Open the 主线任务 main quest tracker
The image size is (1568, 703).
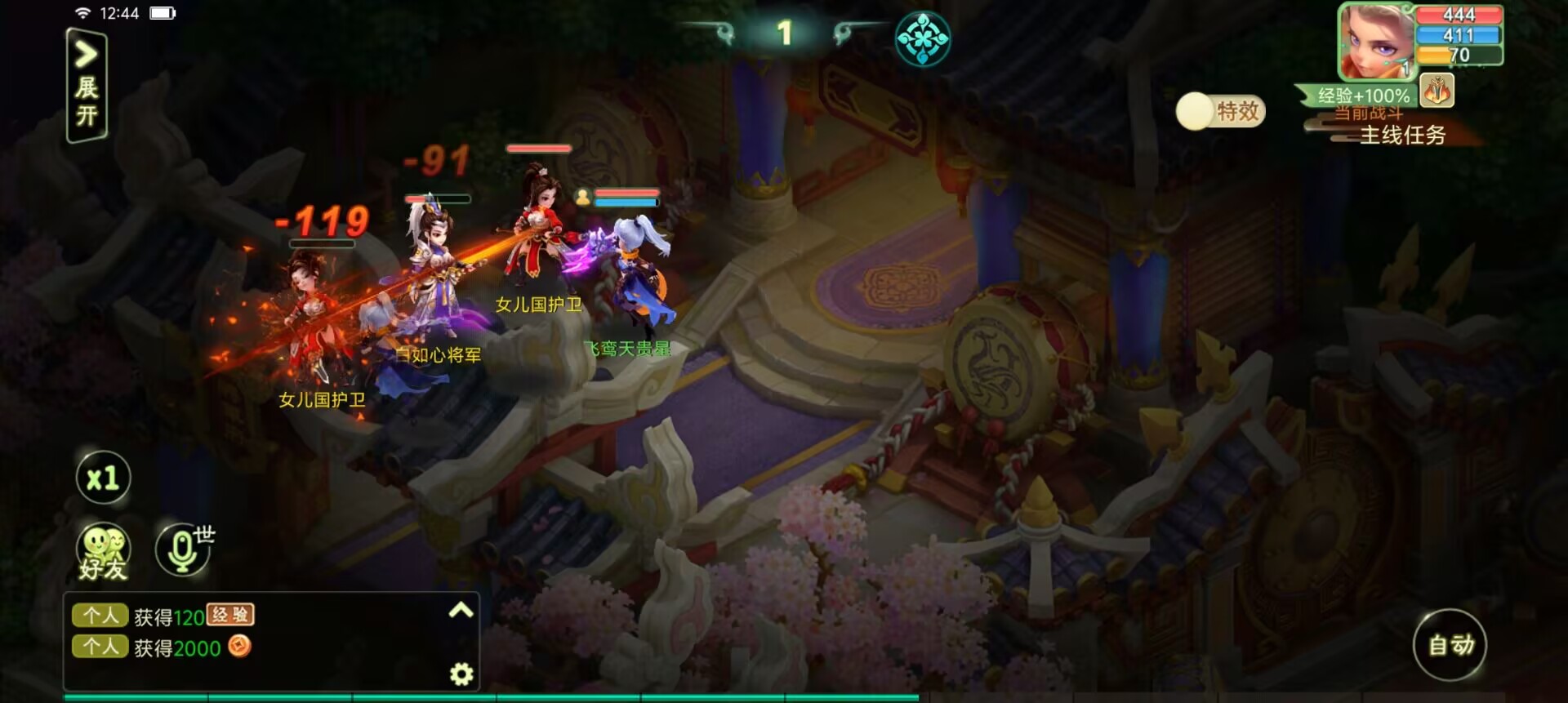(1401, 136)
